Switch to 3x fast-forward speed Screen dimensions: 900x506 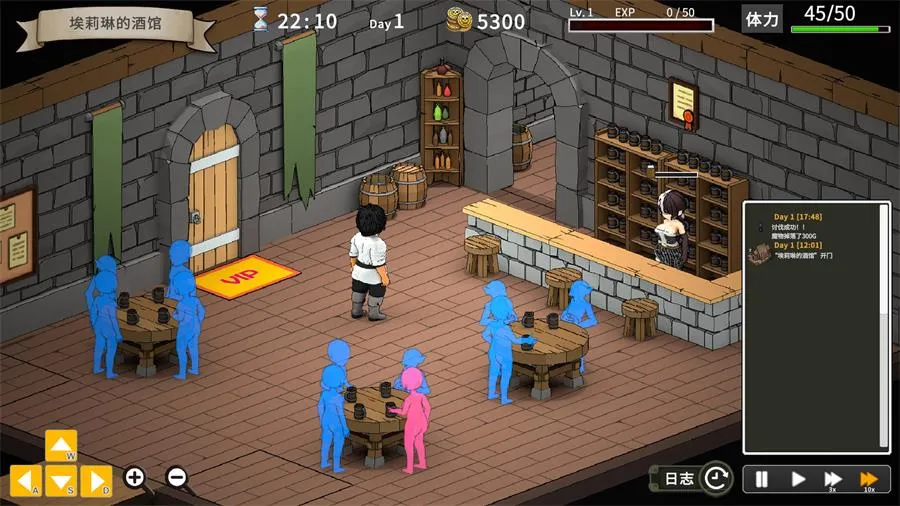click(x=832, y=479)
